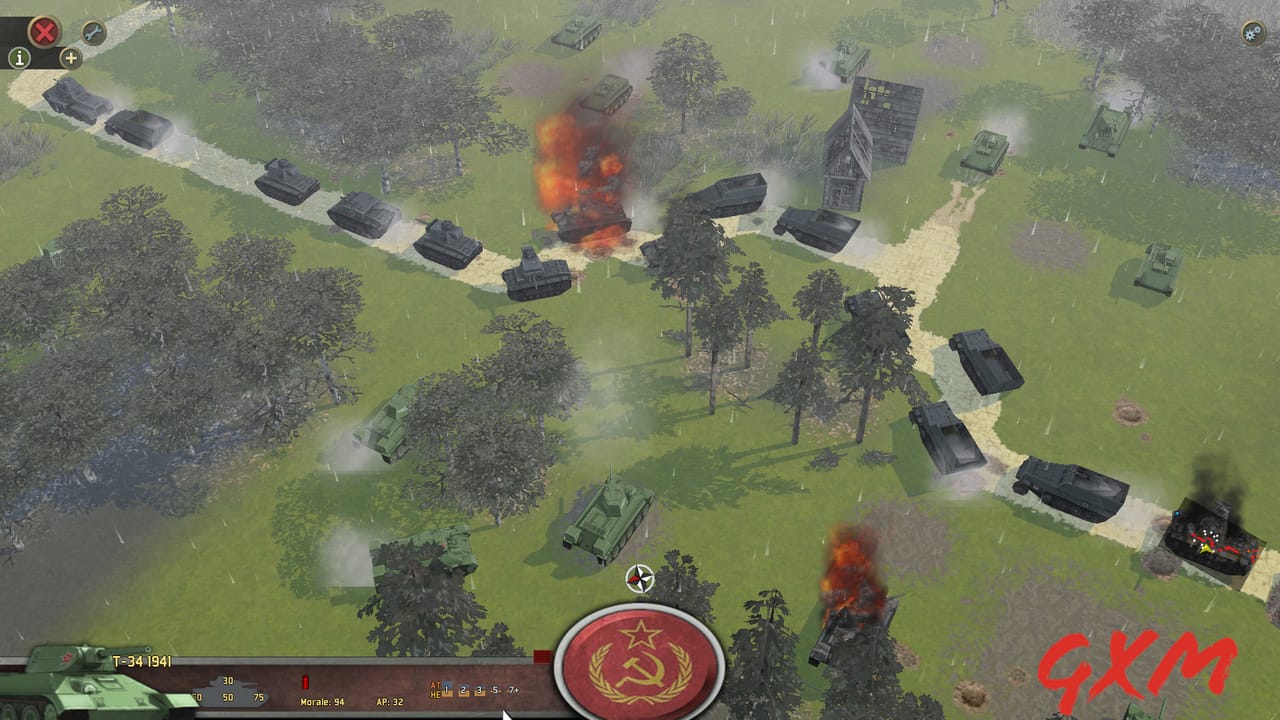Open repair options via the wrench icon
Image resolution: width=1280 pixels, height=720 pixels.
coord(92,33)
